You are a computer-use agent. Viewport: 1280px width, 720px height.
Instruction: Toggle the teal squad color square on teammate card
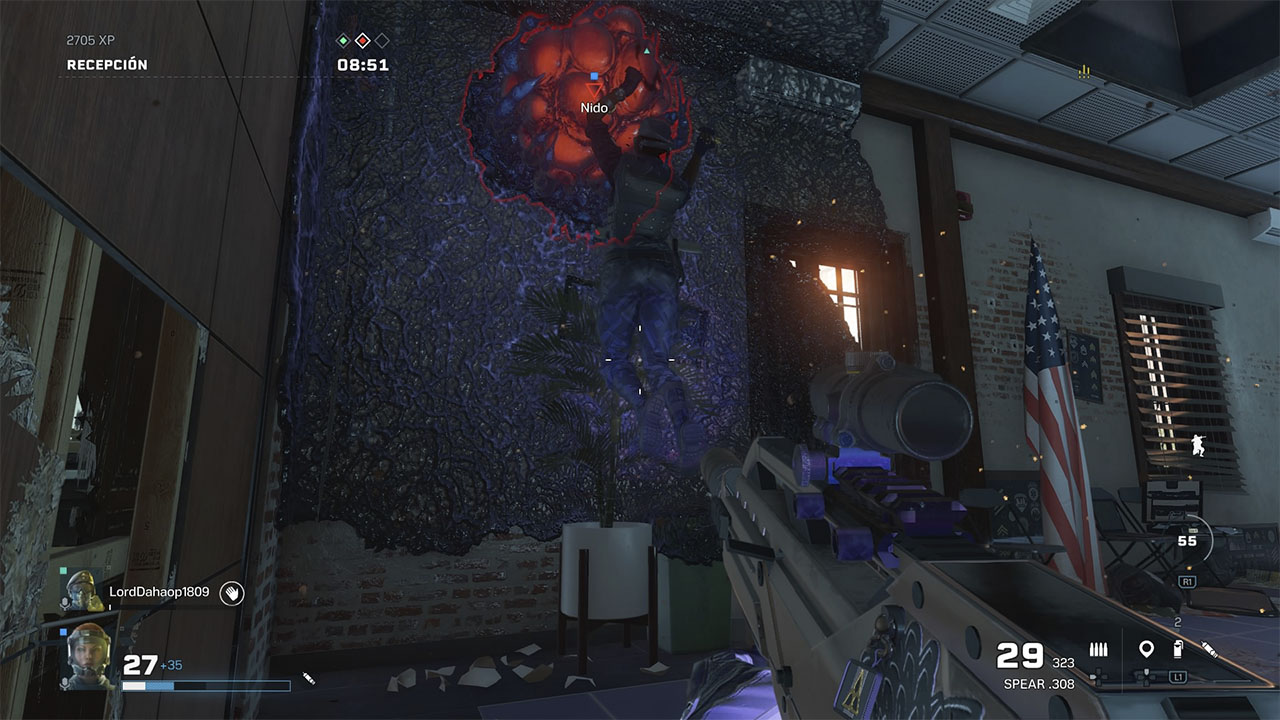[x=63, y=570]
